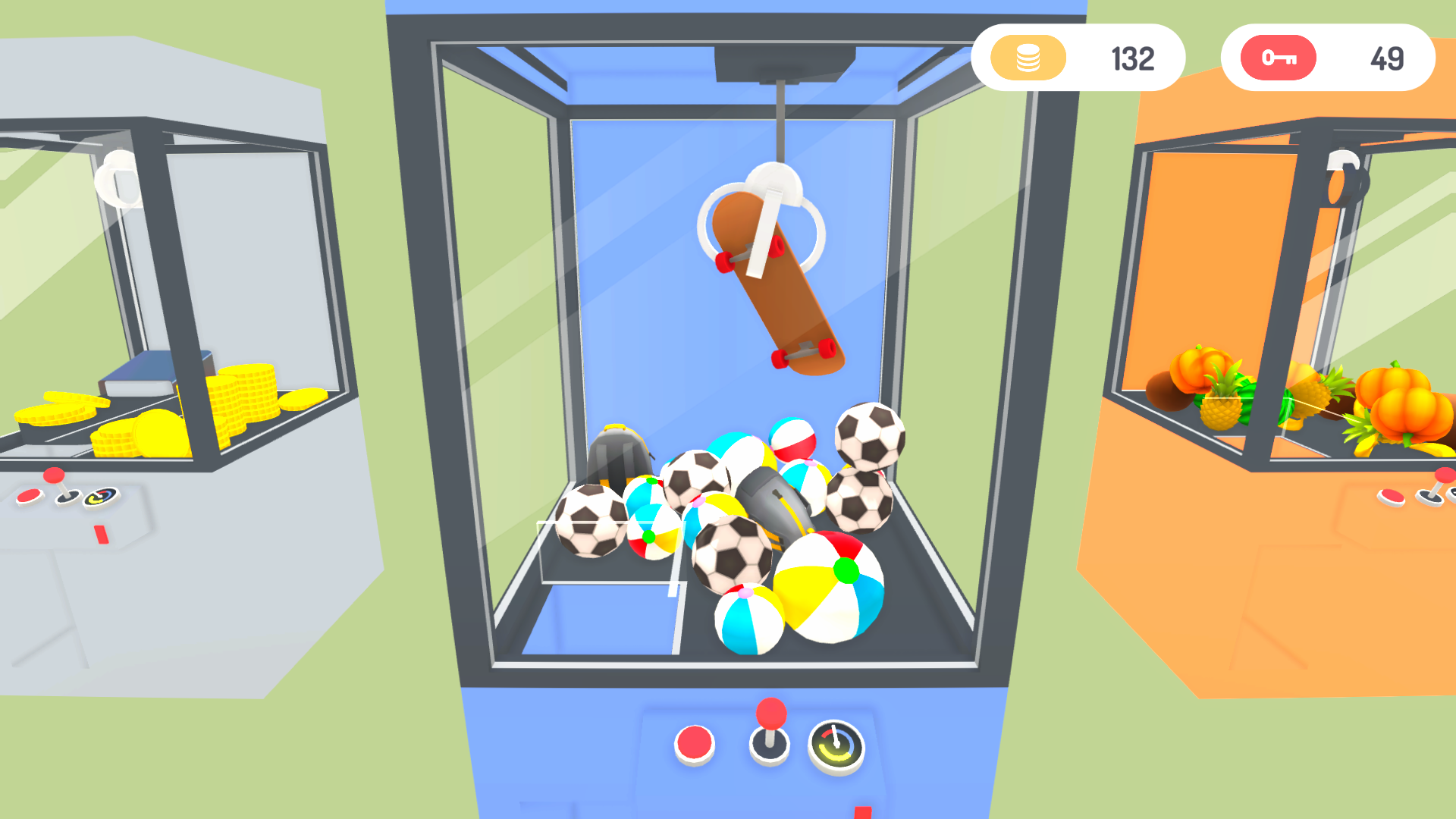Tap the coin stack icon in the counter
The width and height of the screenshot is (1456, 819).
pyautogui.click(x=1028, y=58)
